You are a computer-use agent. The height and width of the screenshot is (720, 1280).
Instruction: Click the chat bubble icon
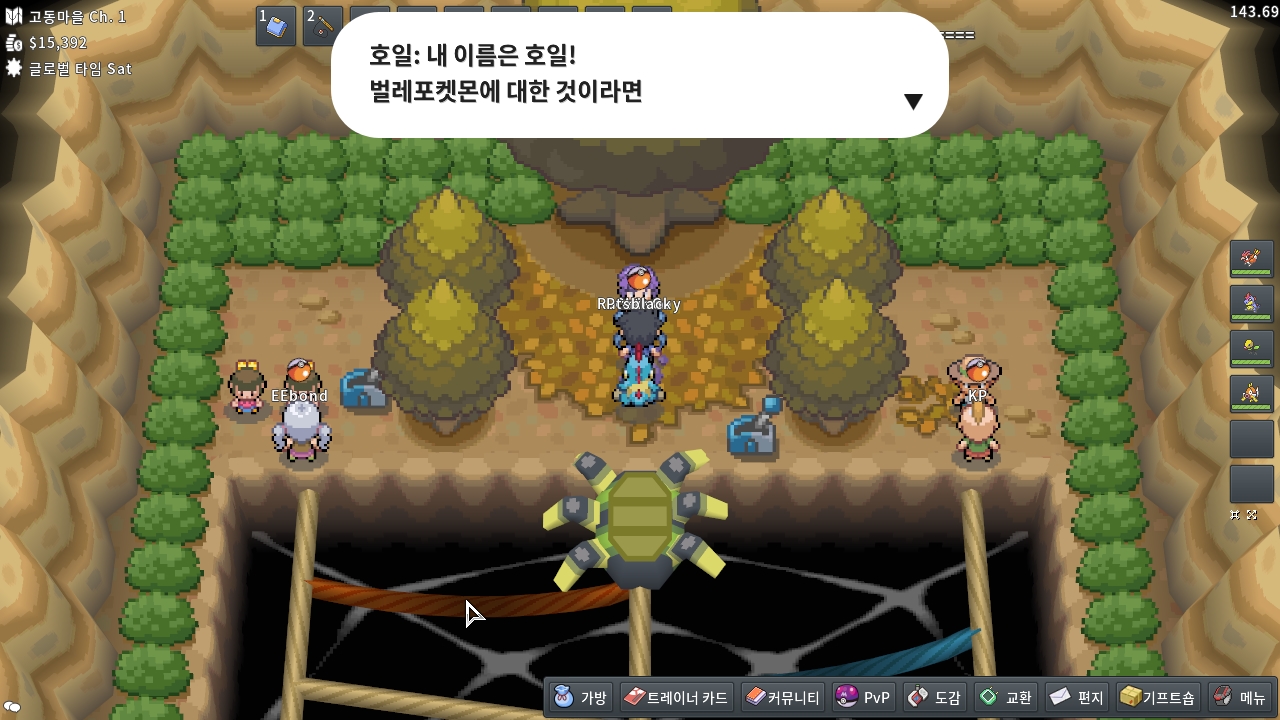click(x=12, y=707)
